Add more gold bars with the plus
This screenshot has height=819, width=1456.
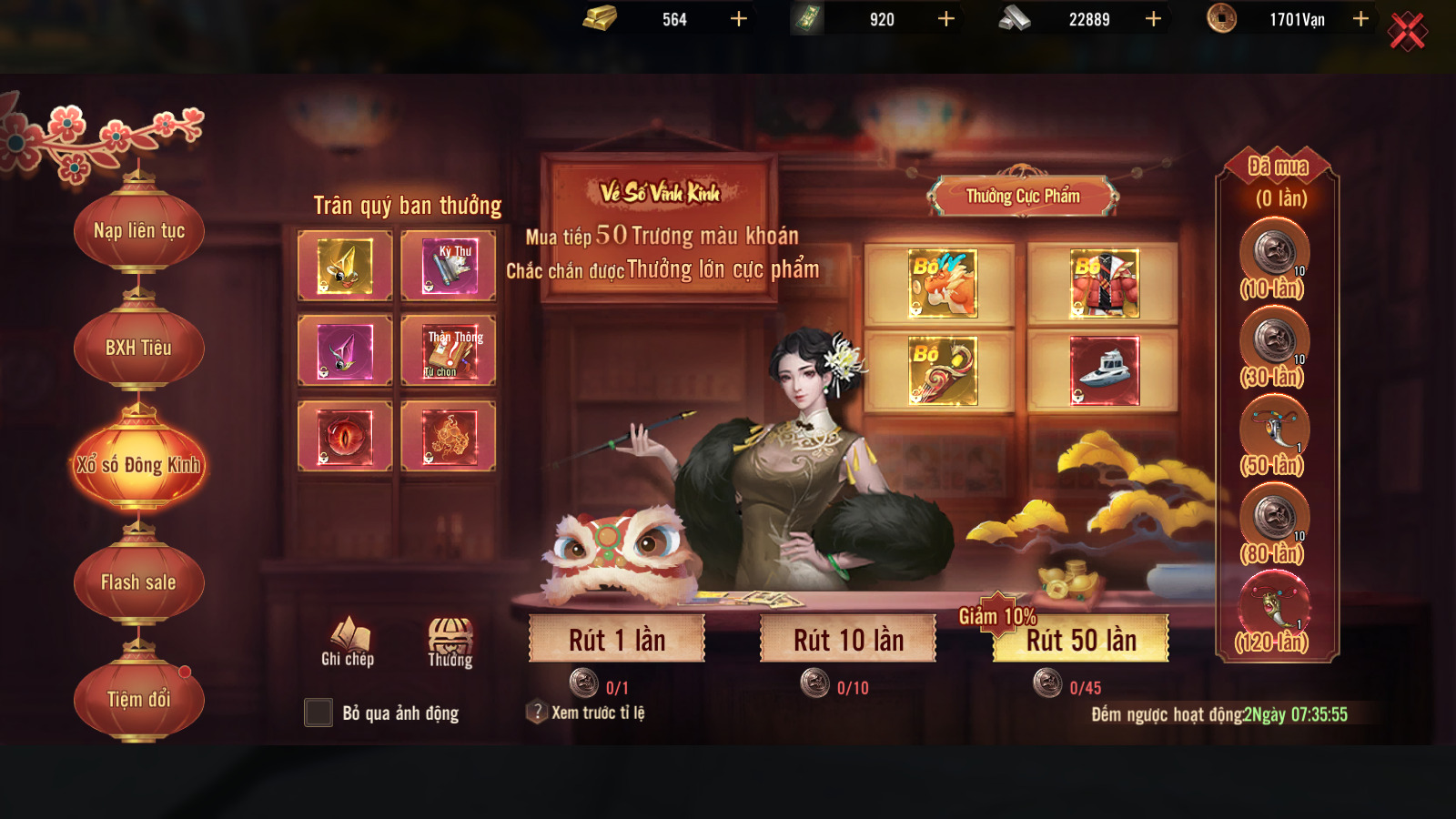tap(739, 19)
